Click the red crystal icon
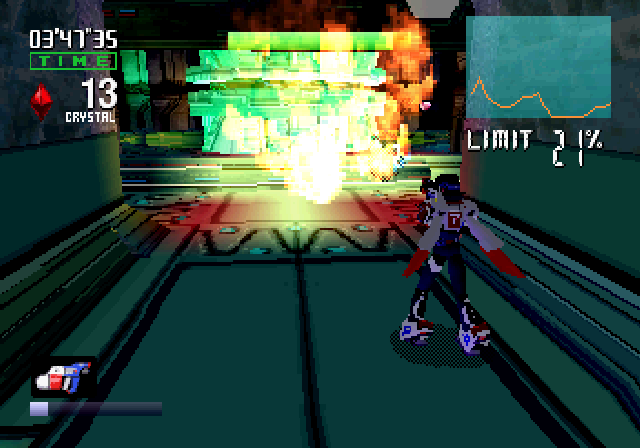This screenshot has width=640, height=448. coord(43,102)
